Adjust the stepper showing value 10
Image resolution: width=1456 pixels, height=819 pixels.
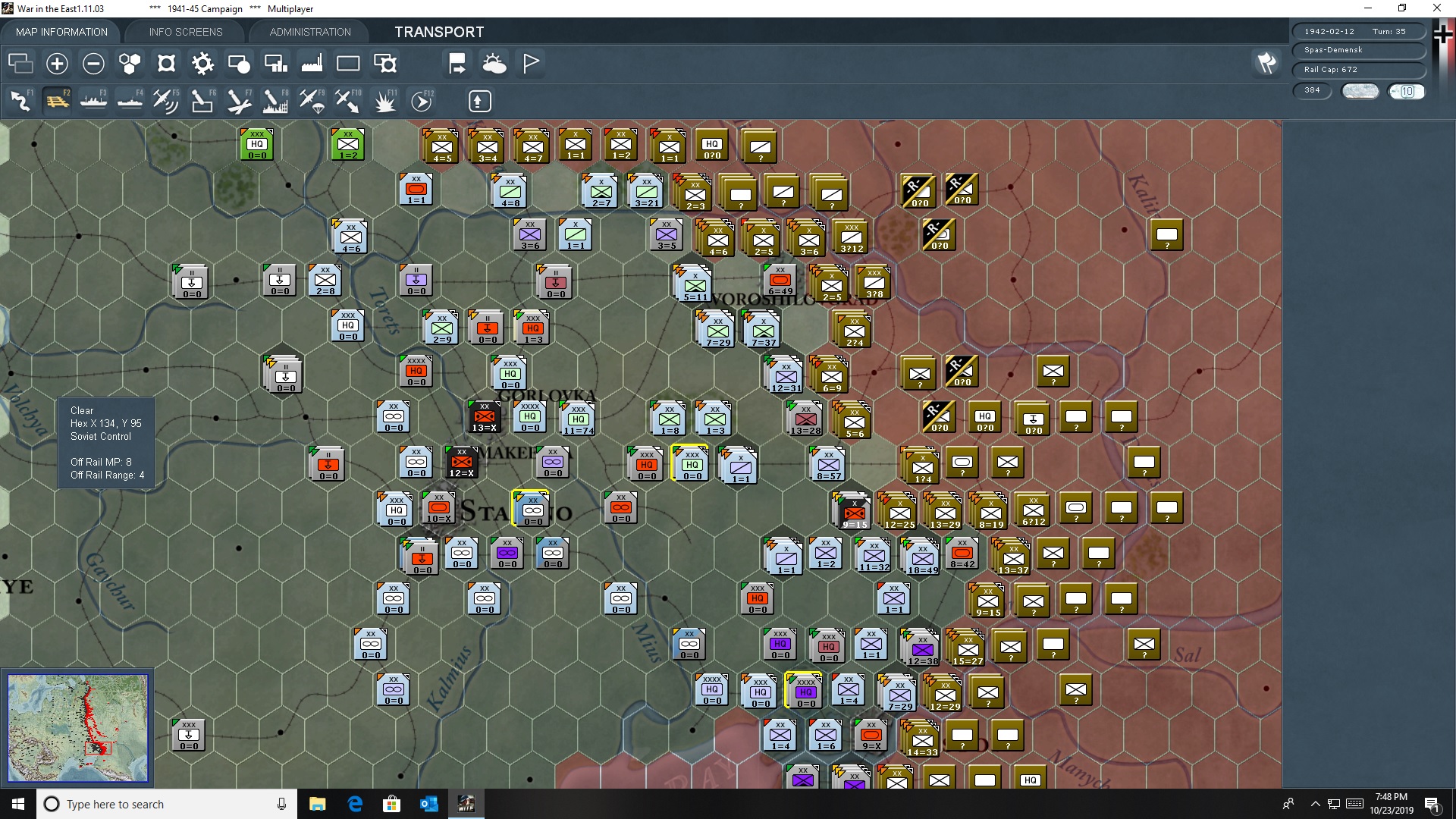click(1407, 91)
